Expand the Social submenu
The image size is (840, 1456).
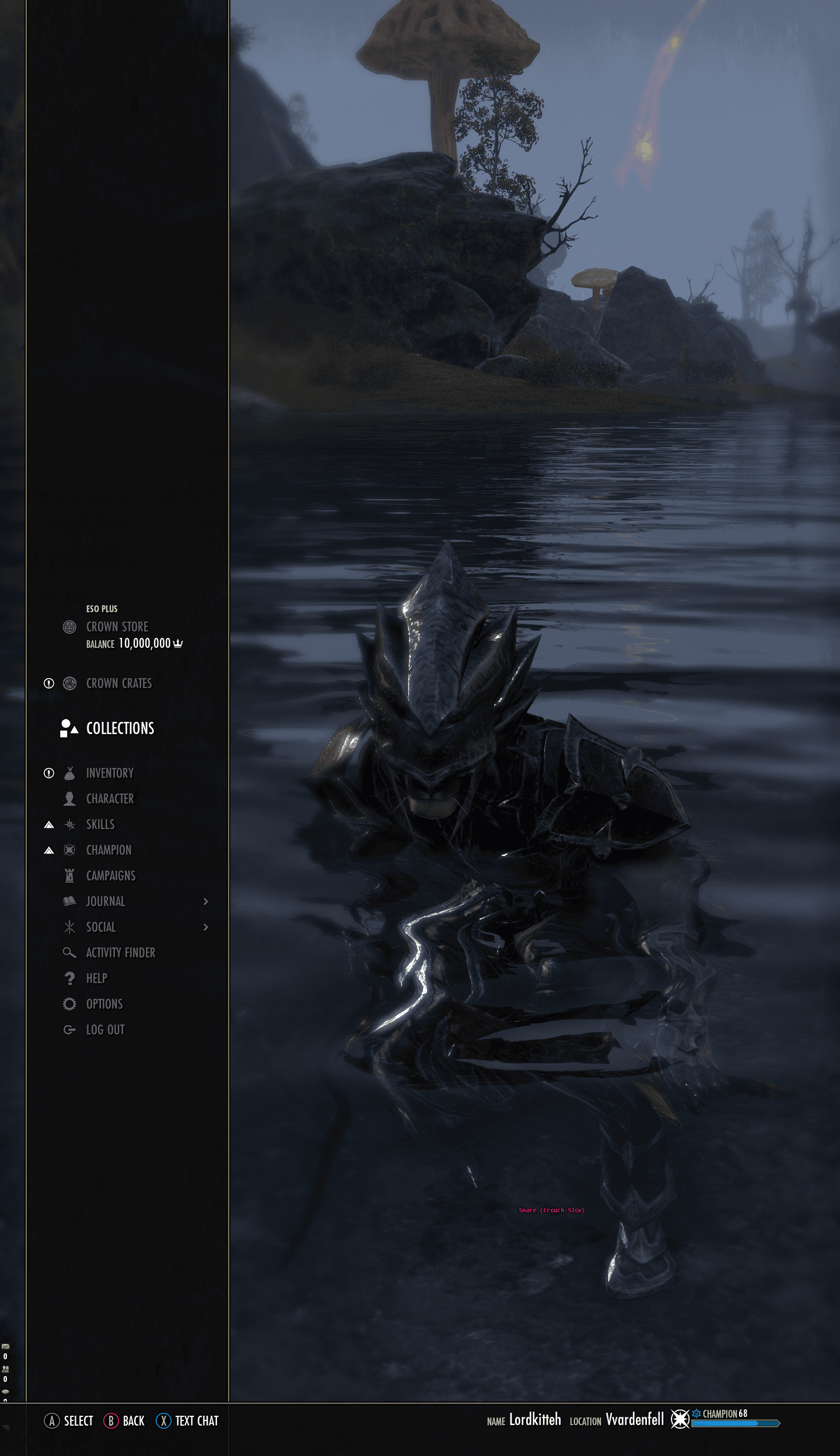[206, 927]
